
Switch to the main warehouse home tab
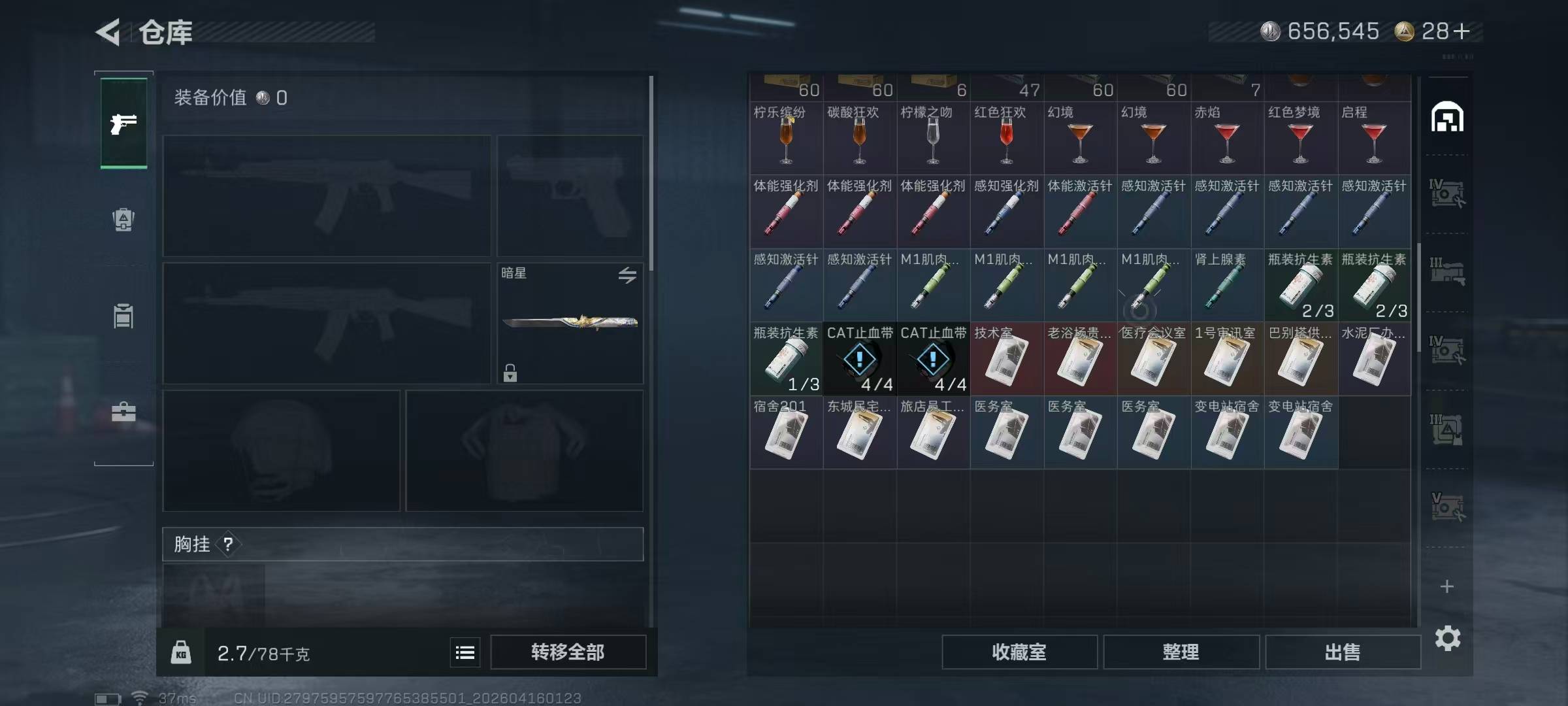(x=1447, y=118)
